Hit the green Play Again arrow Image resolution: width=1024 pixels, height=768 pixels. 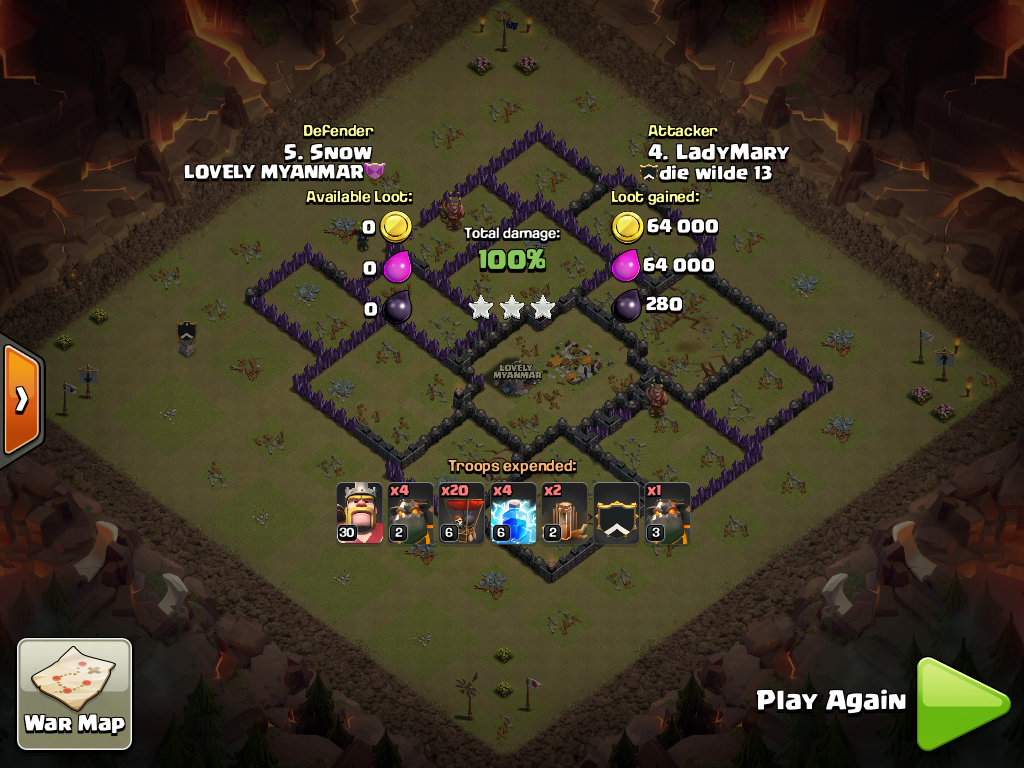(x=961, y=703)
